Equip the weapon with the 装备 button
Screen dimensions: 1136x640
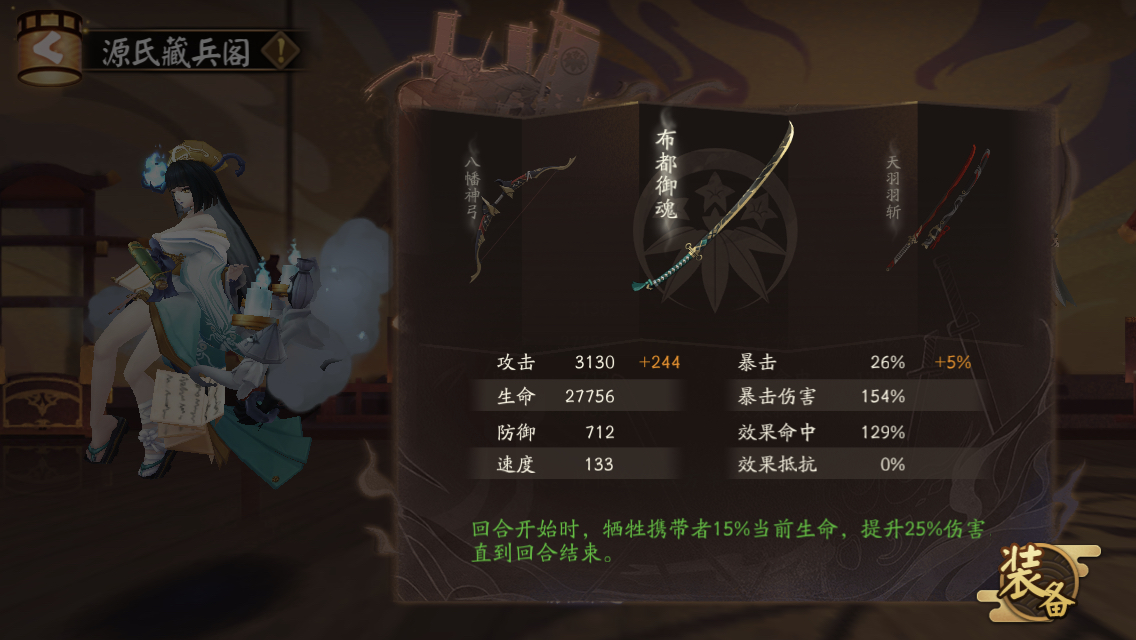tap(1037, 580)
